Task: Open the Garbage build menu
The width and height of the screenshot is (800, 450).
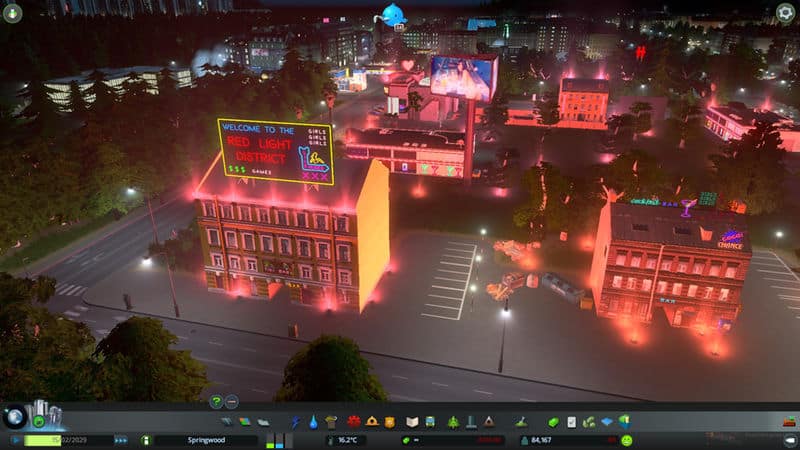Action: pos(331,422)
